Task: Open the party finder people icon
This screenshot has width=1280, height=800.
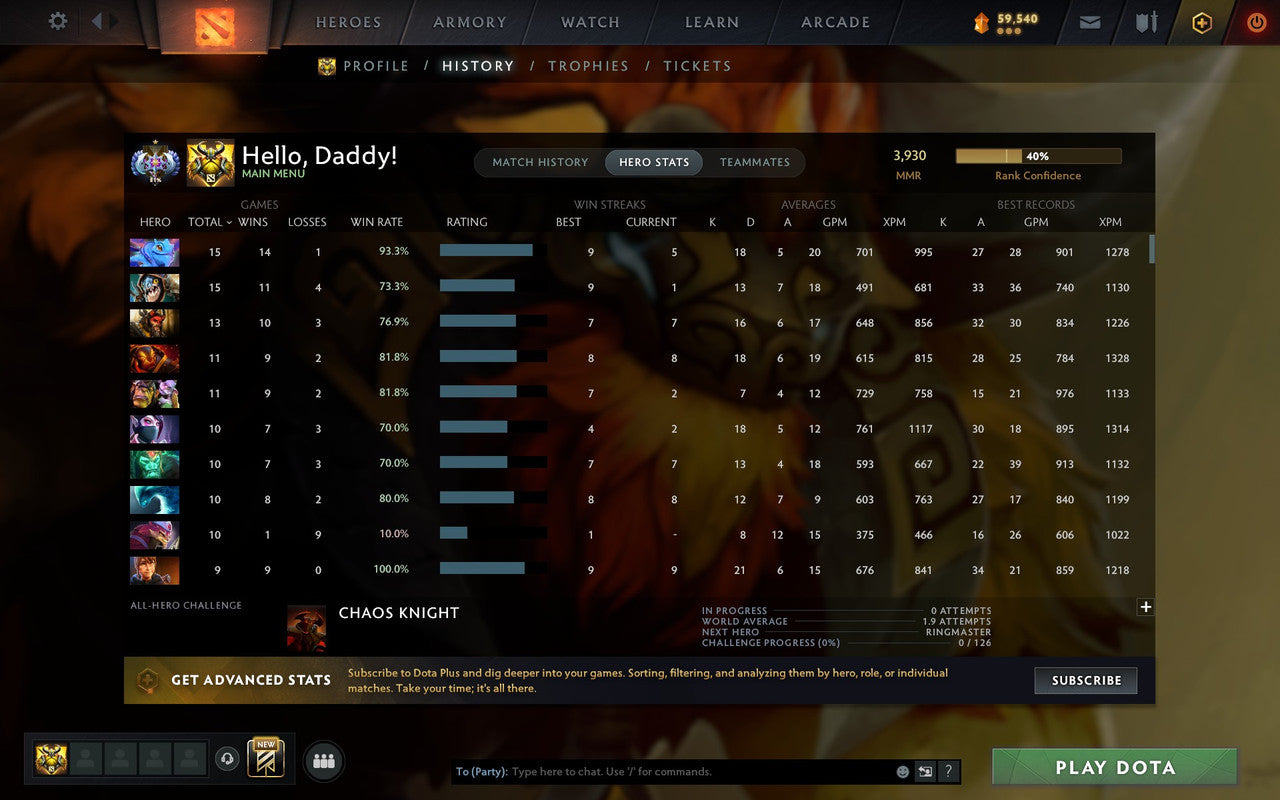Action: click(323, 759)
